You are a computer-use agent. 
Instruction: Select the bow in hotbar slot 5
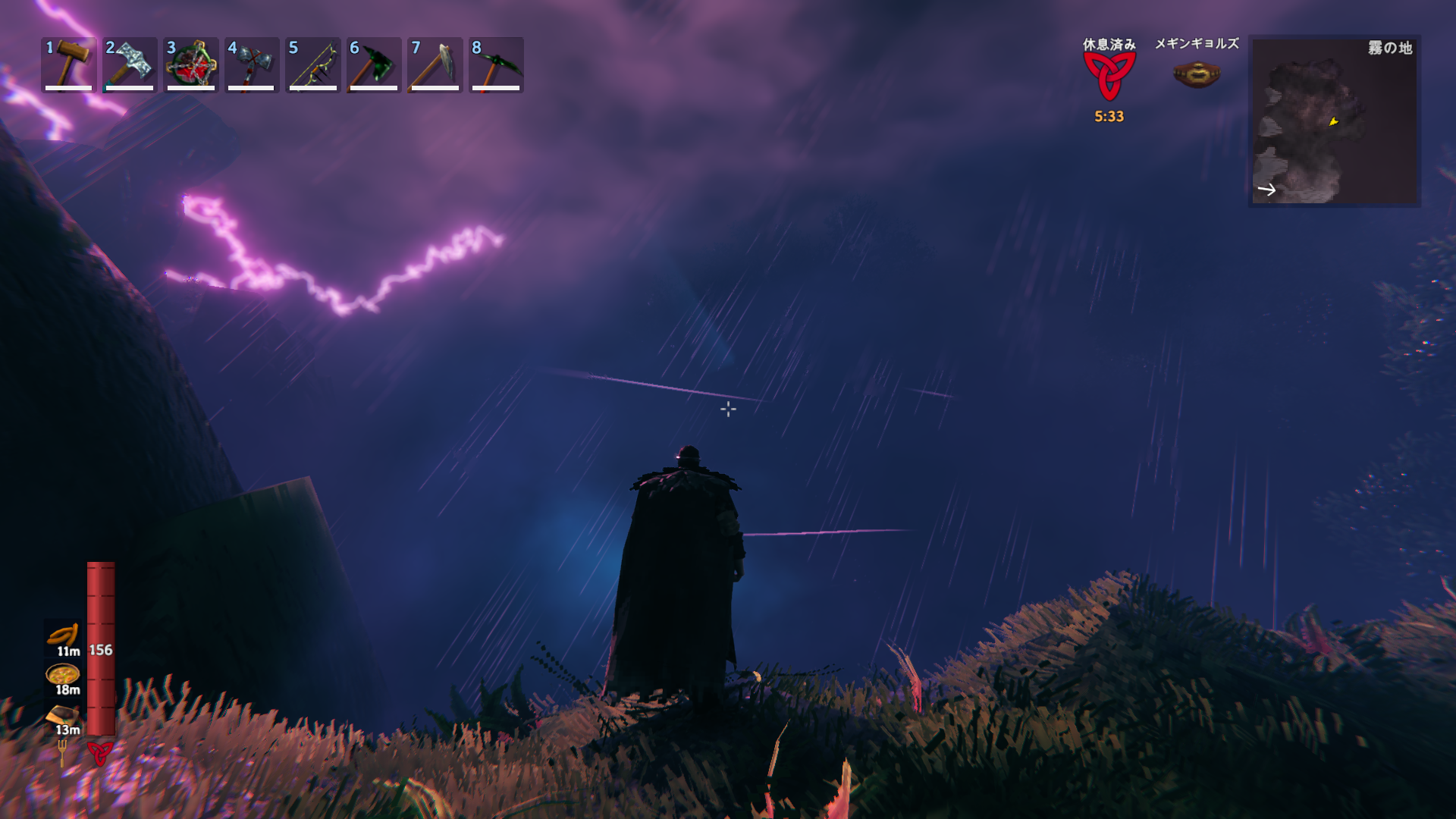click(x=312, y=64)
